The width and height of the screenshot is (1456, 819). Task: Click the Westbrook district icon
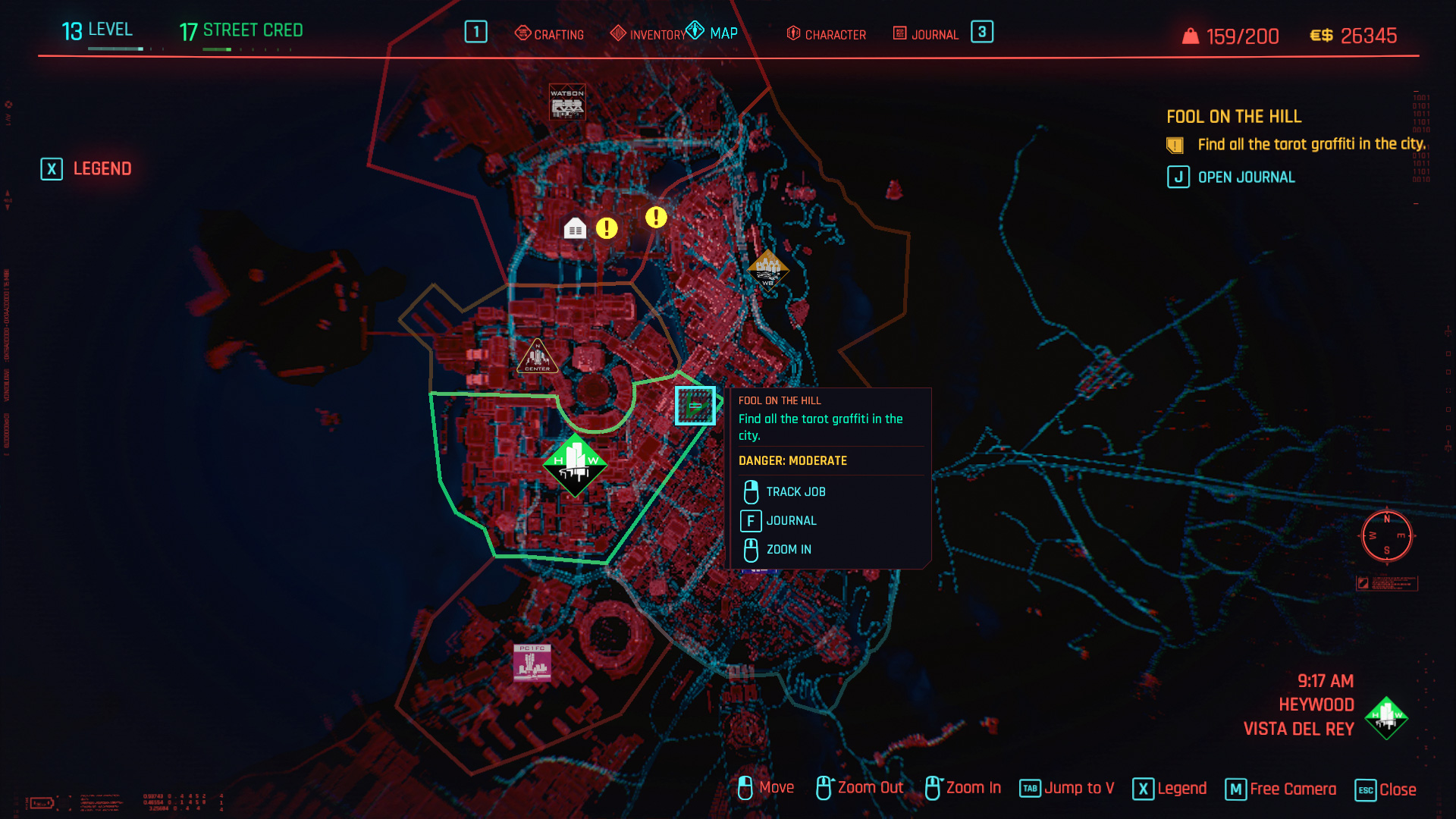pos(767,270)
